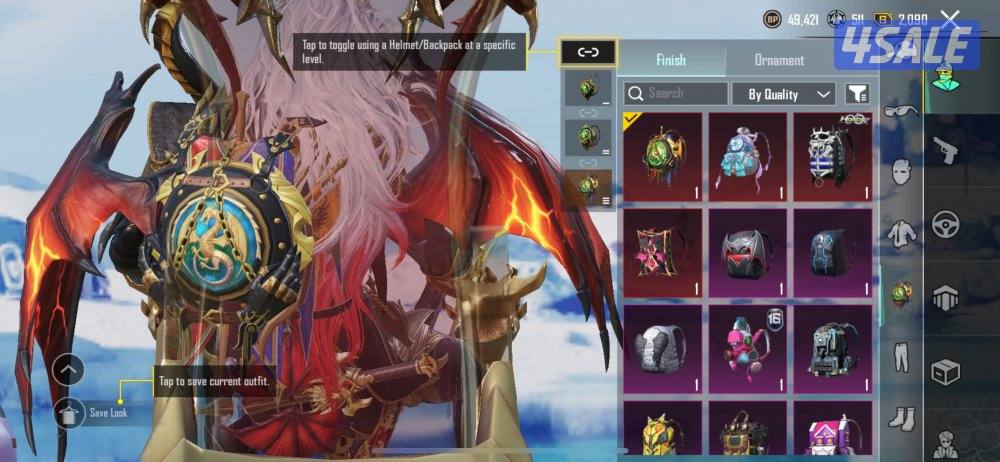This screenshot has width=1000, height=462.
Task: Click the backpack Search field
Action: point(675,94)
